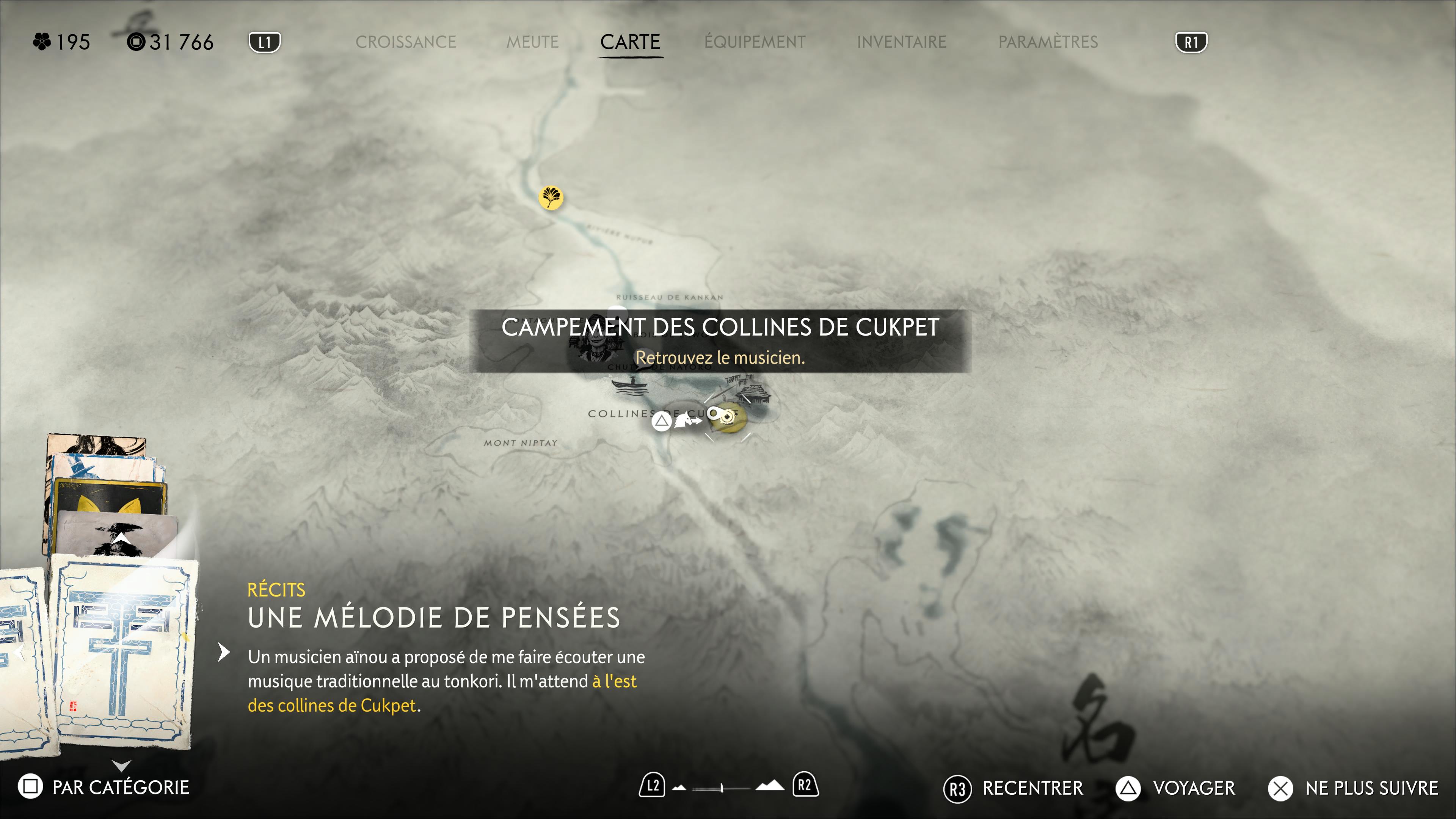Open the Inventaire tab
1456x819 pixels.
coord(901,42)
